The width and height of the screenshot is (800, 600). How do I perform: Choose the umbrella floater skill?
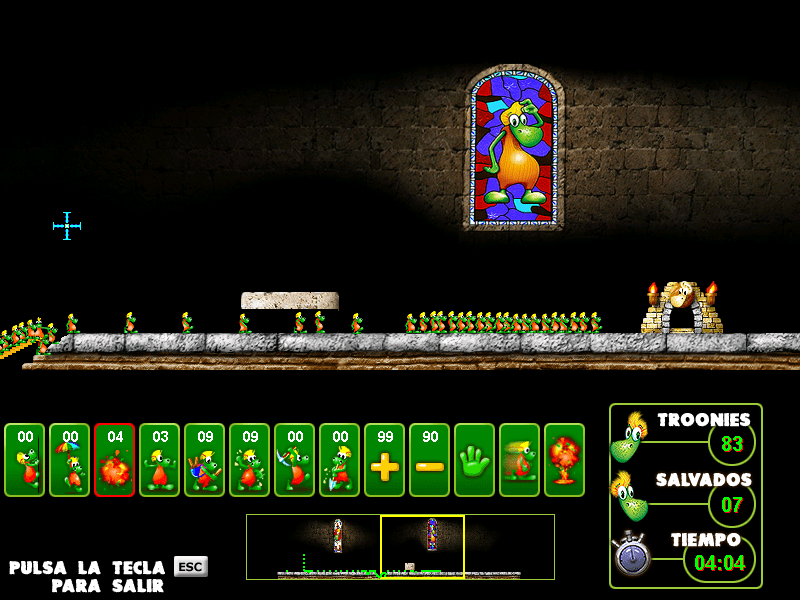(x=69, y=460)
